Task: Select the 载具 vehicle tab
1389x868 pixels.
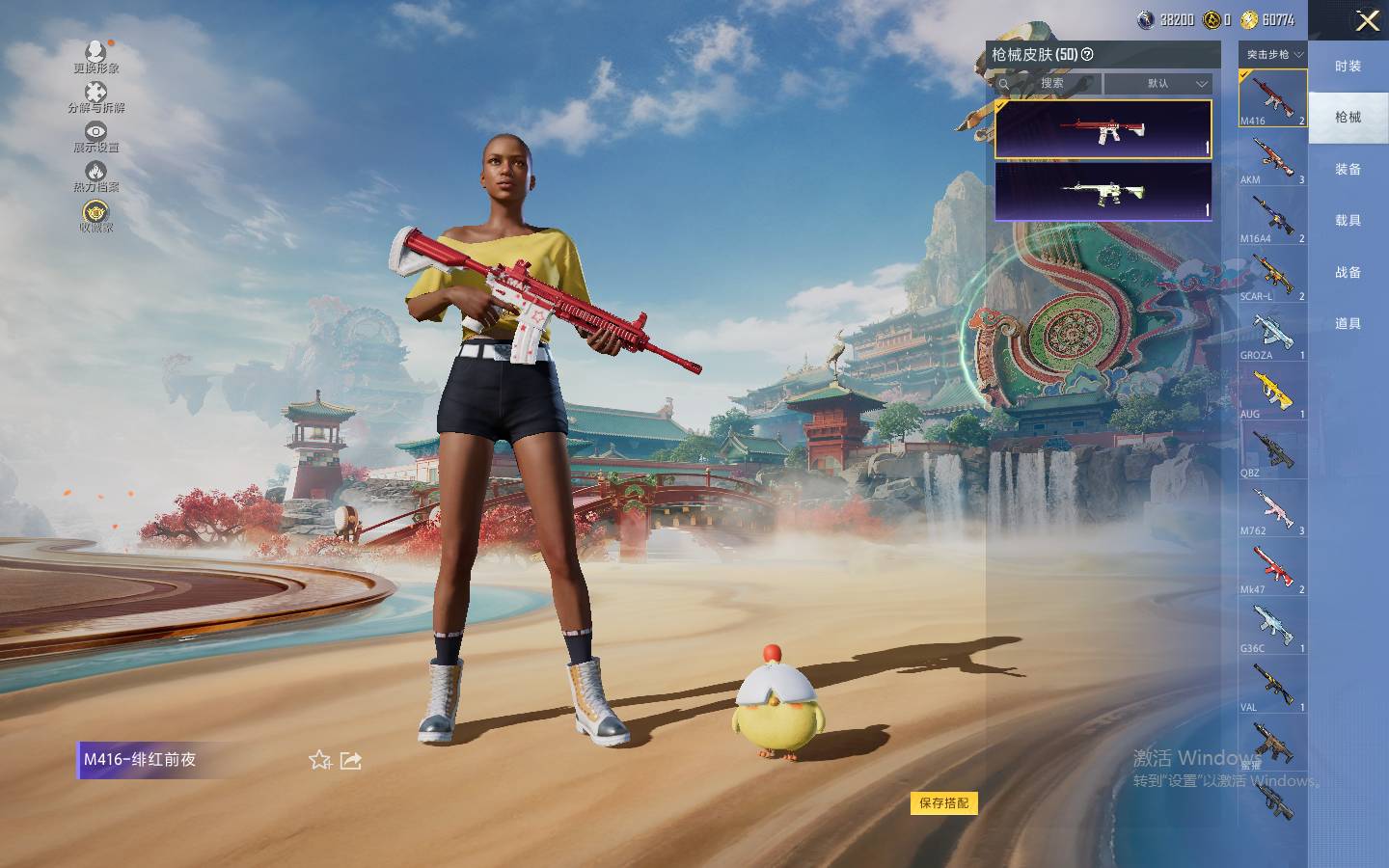Action: pos(1348,221)
